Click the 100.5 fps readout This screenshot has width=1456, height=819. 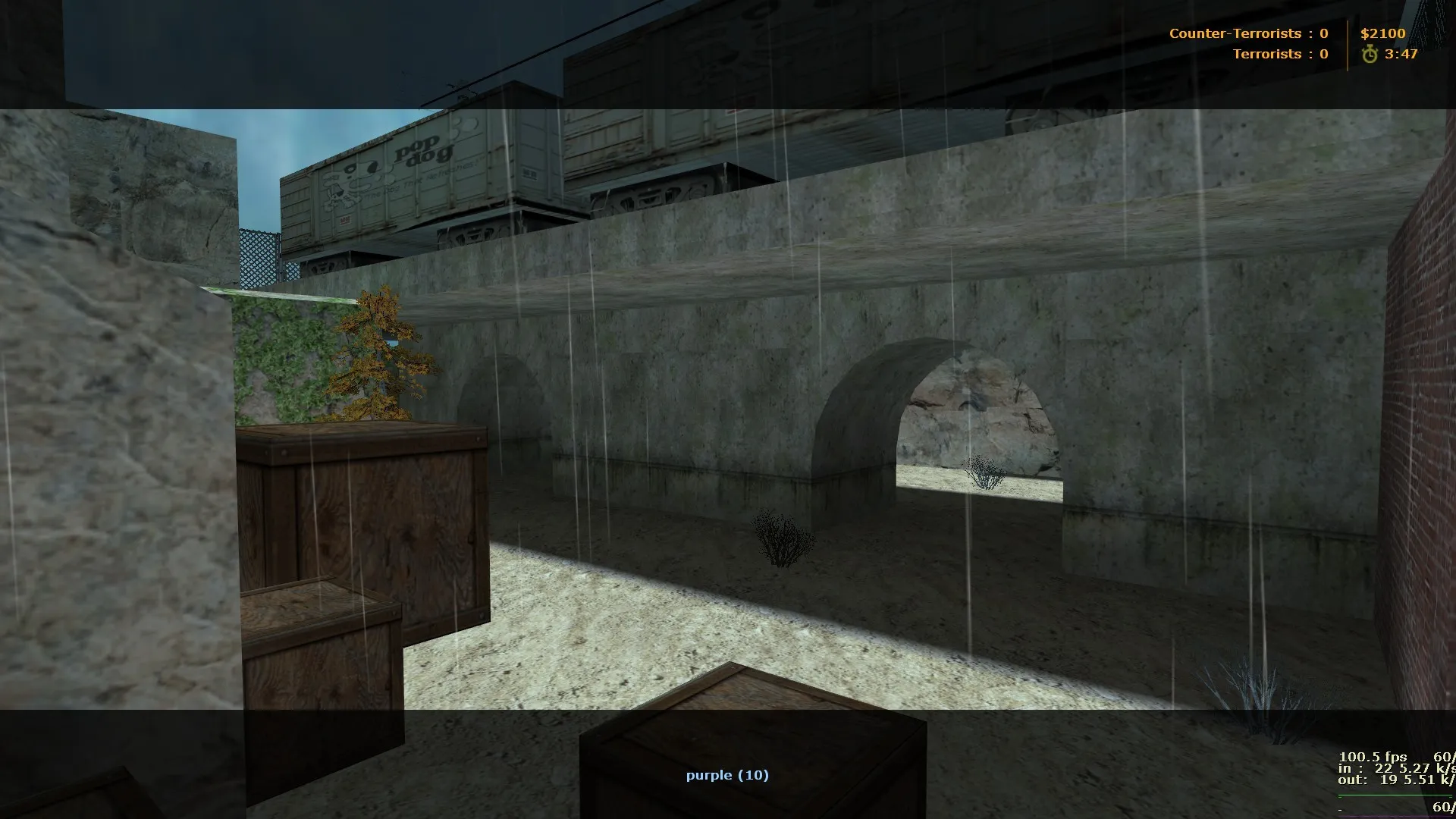click(x=1373, y=756)
